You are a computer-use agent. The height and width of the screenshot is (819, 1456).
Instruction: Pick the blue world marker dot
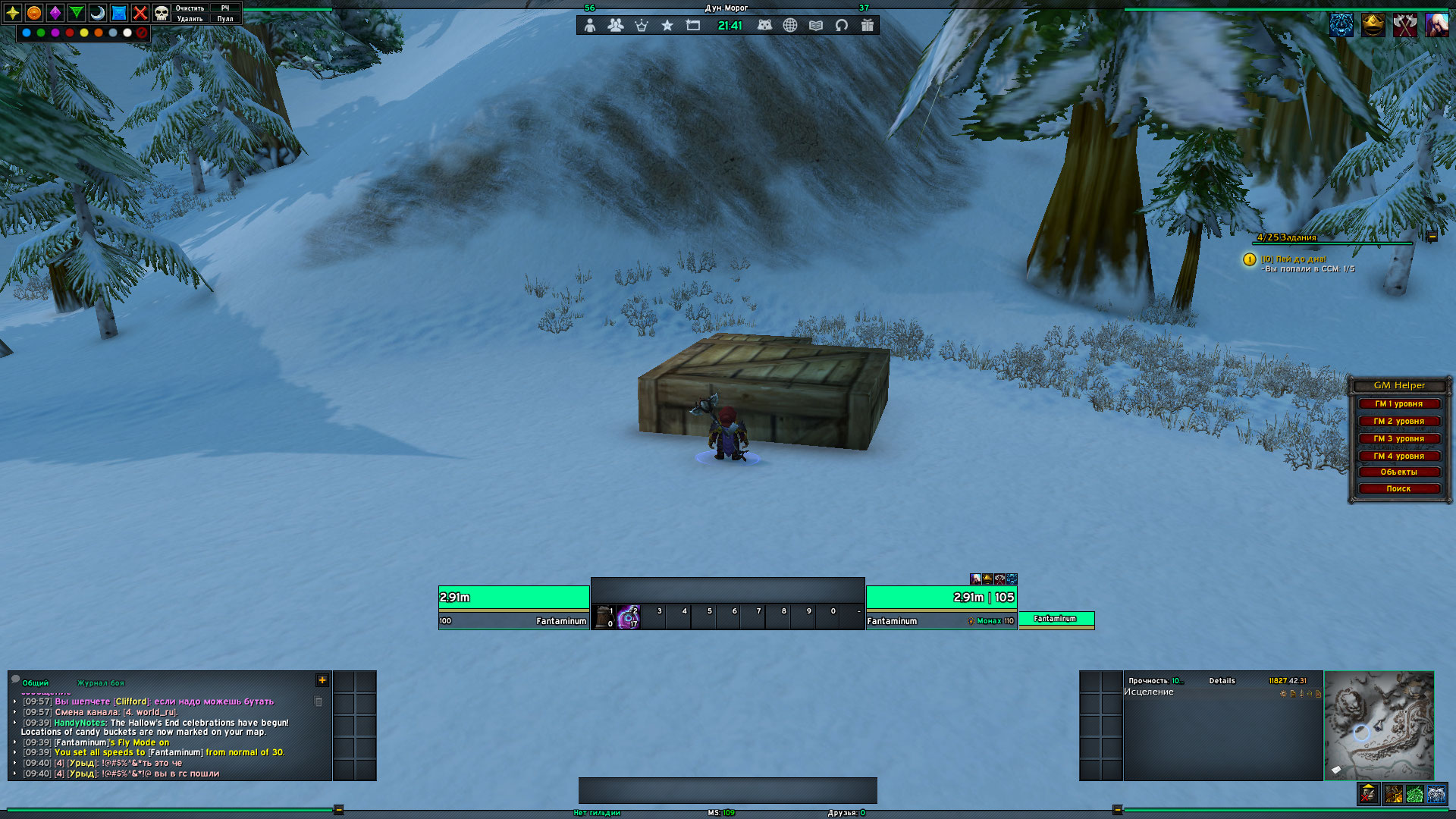(27, 33)
